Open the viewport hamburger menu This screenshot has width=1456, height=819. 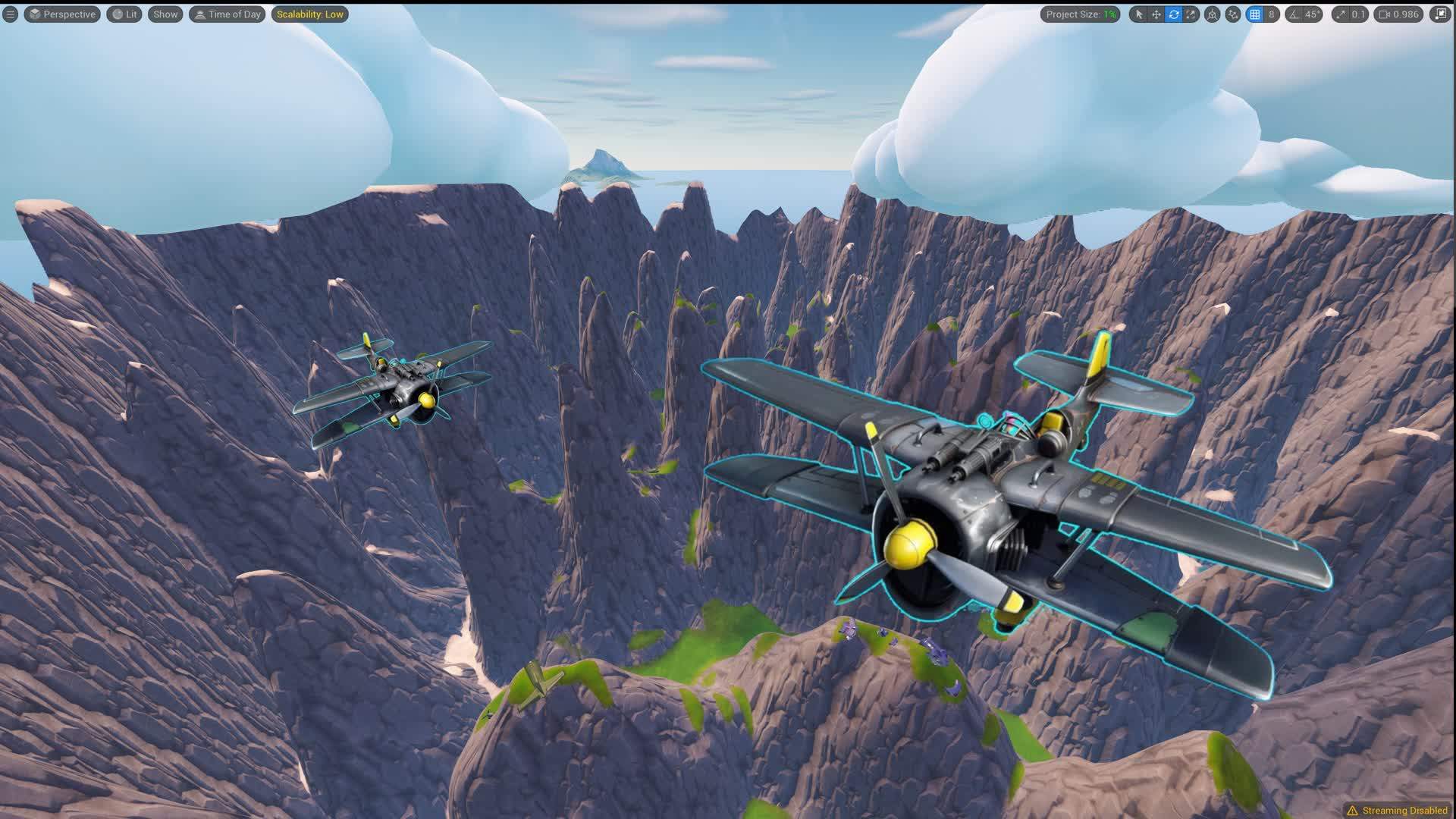pos(9,14)
